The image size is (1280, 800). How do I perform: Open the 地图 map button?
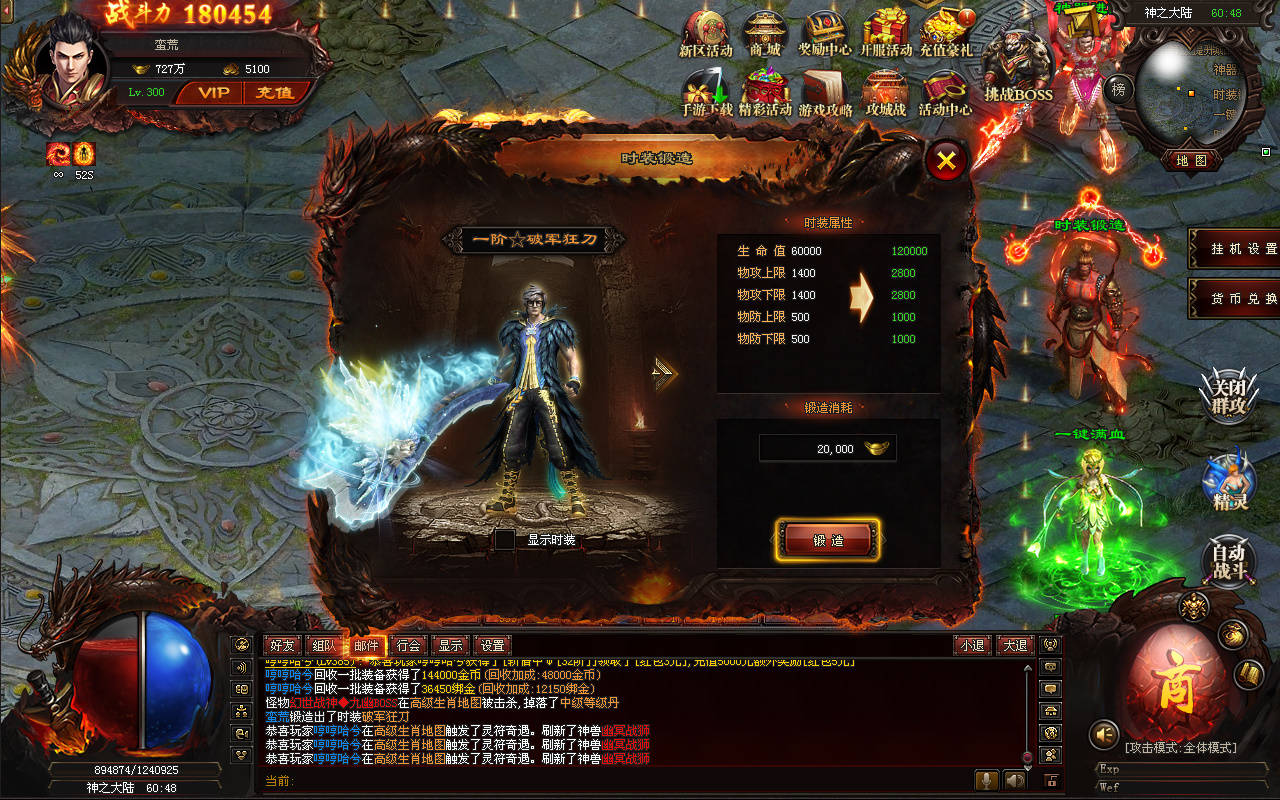pyautogui.click(x=1191, y=160)
